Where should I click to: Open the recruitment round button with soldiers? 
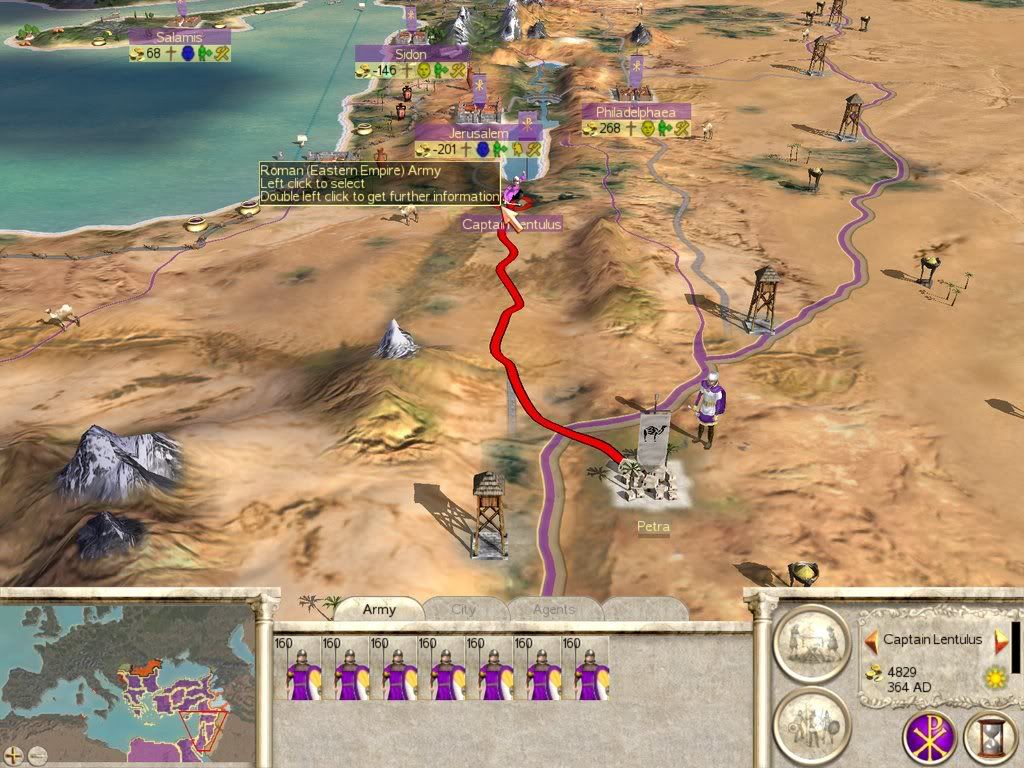811,725
